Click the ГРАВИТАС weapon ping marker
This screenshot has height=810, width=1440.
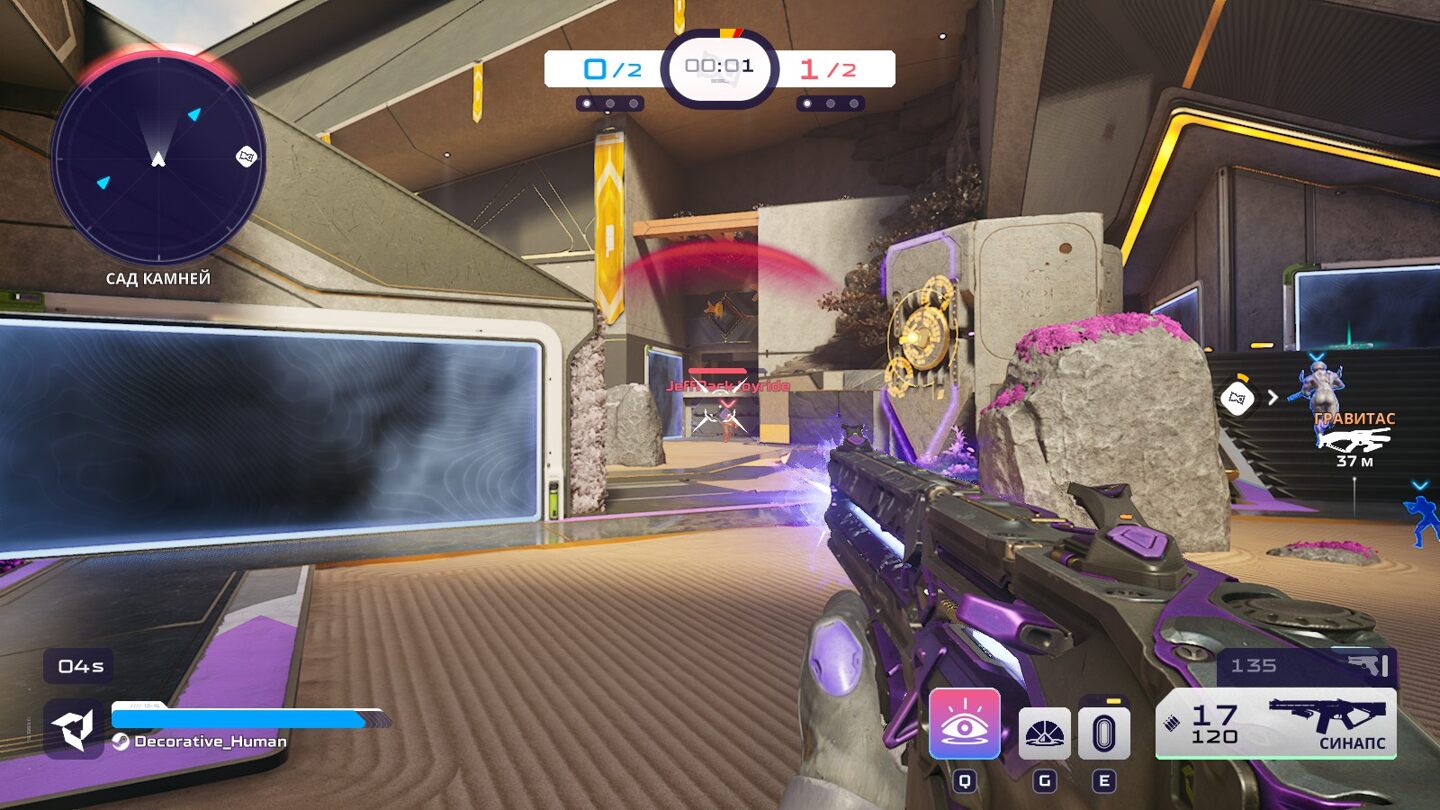click(x=1354, y=439)
